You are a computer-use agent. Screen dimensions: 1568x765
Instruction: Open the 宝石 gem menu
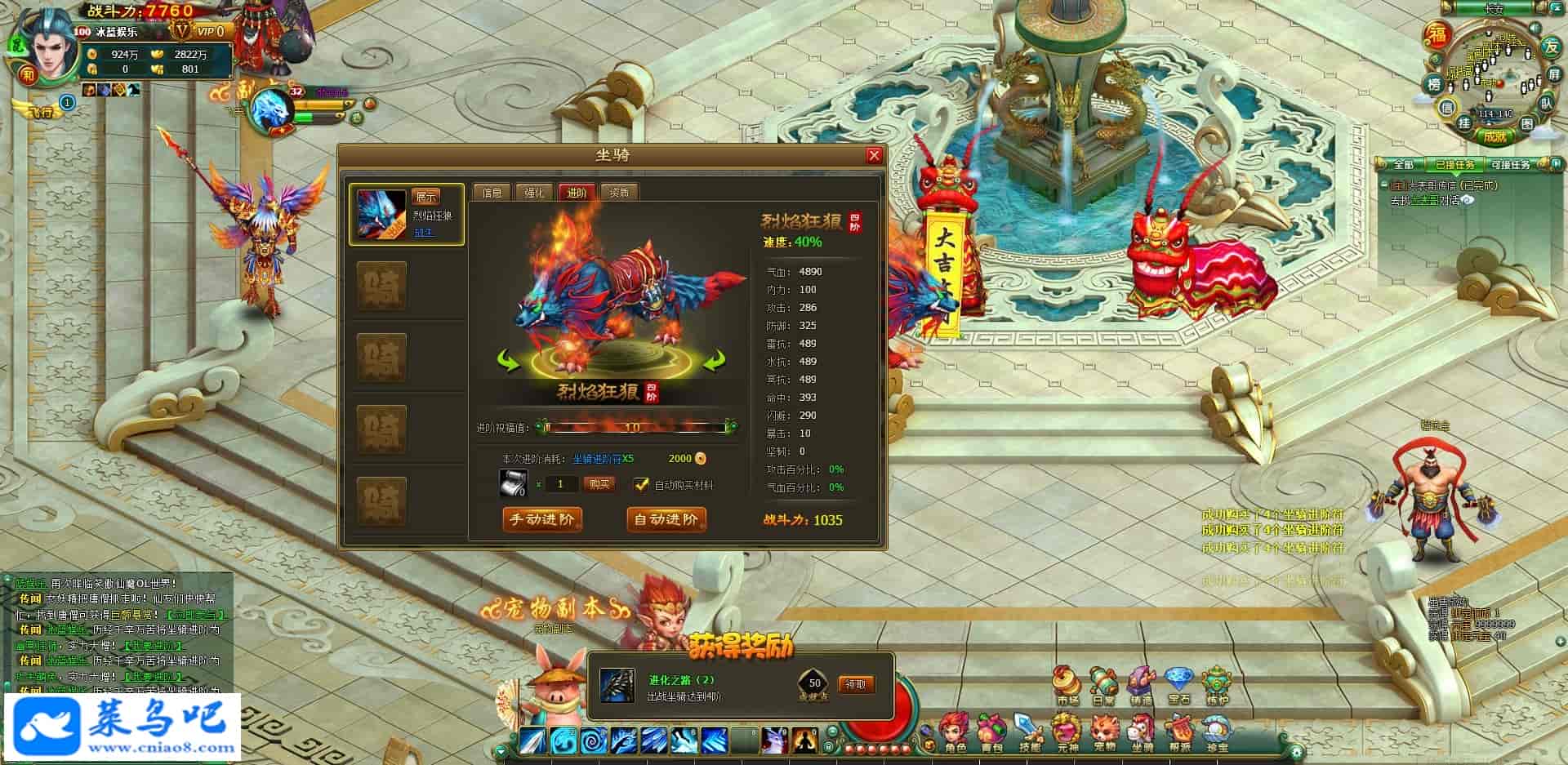point(1178,684)
